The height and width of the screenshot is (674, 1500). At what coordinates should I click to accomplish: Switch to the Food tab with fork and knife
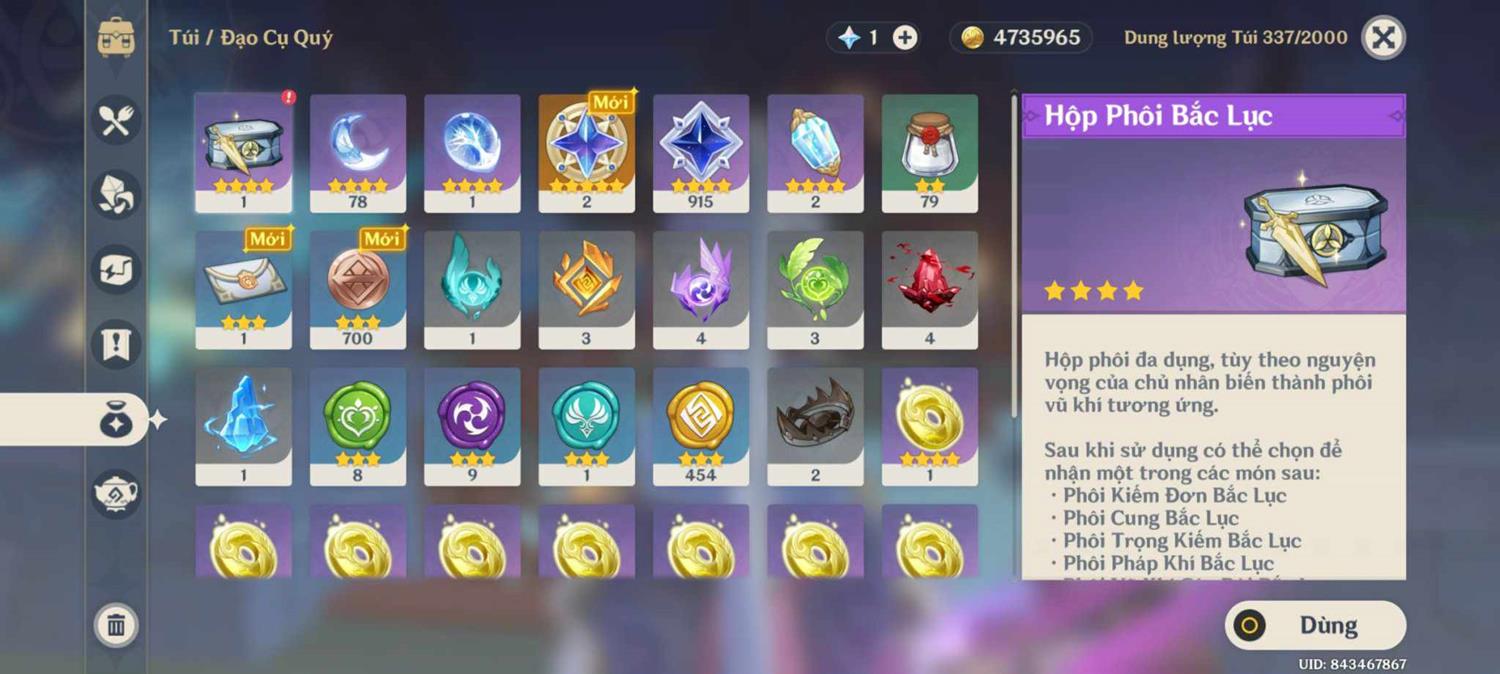click(116, 120)
